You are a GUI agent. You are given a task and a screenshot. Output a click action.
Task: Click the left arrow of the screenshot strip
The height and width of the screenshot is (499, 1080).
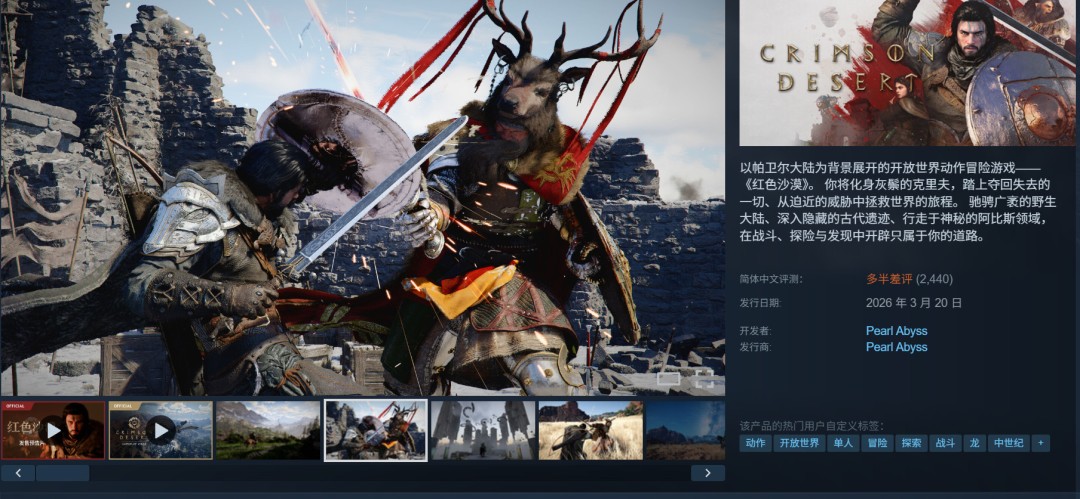(18, 473)
